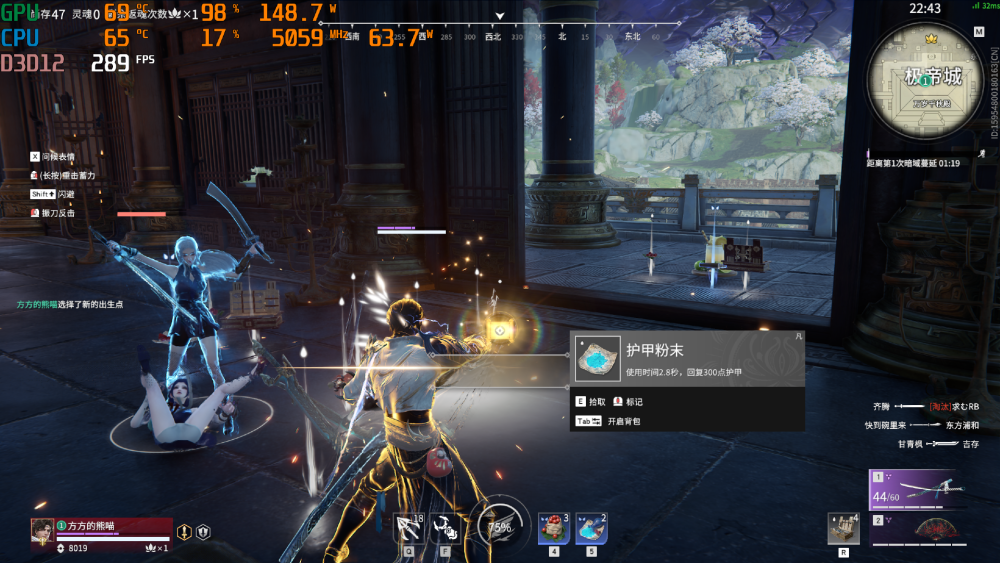Use the blue armor powder hotbar slot

point(591,528)
